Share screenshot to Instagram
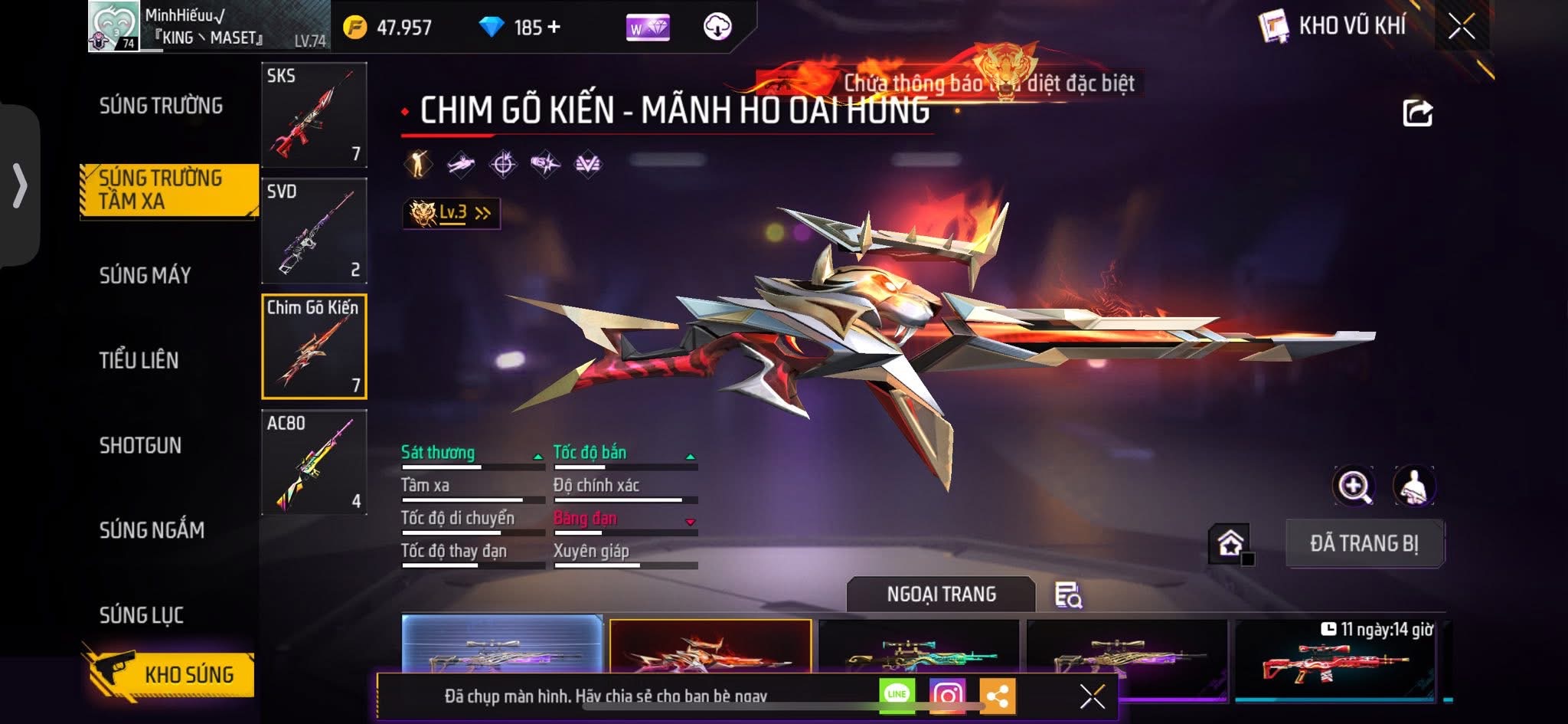The width and height of the screenshot is (1568, 724). coord(947,695)
